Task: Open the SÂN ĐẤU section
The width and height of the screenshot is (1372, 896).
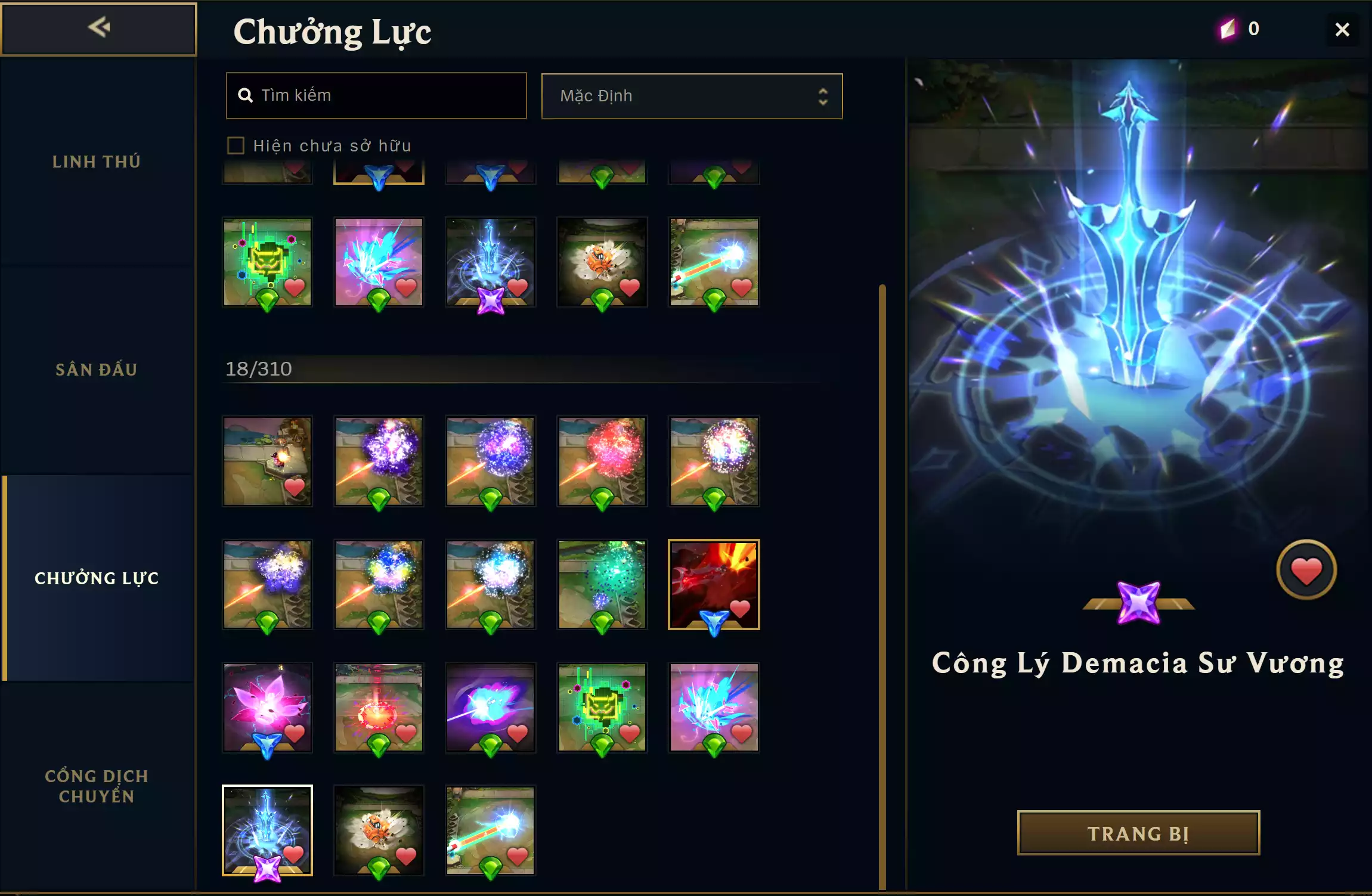Action: [x=97, y=369]
